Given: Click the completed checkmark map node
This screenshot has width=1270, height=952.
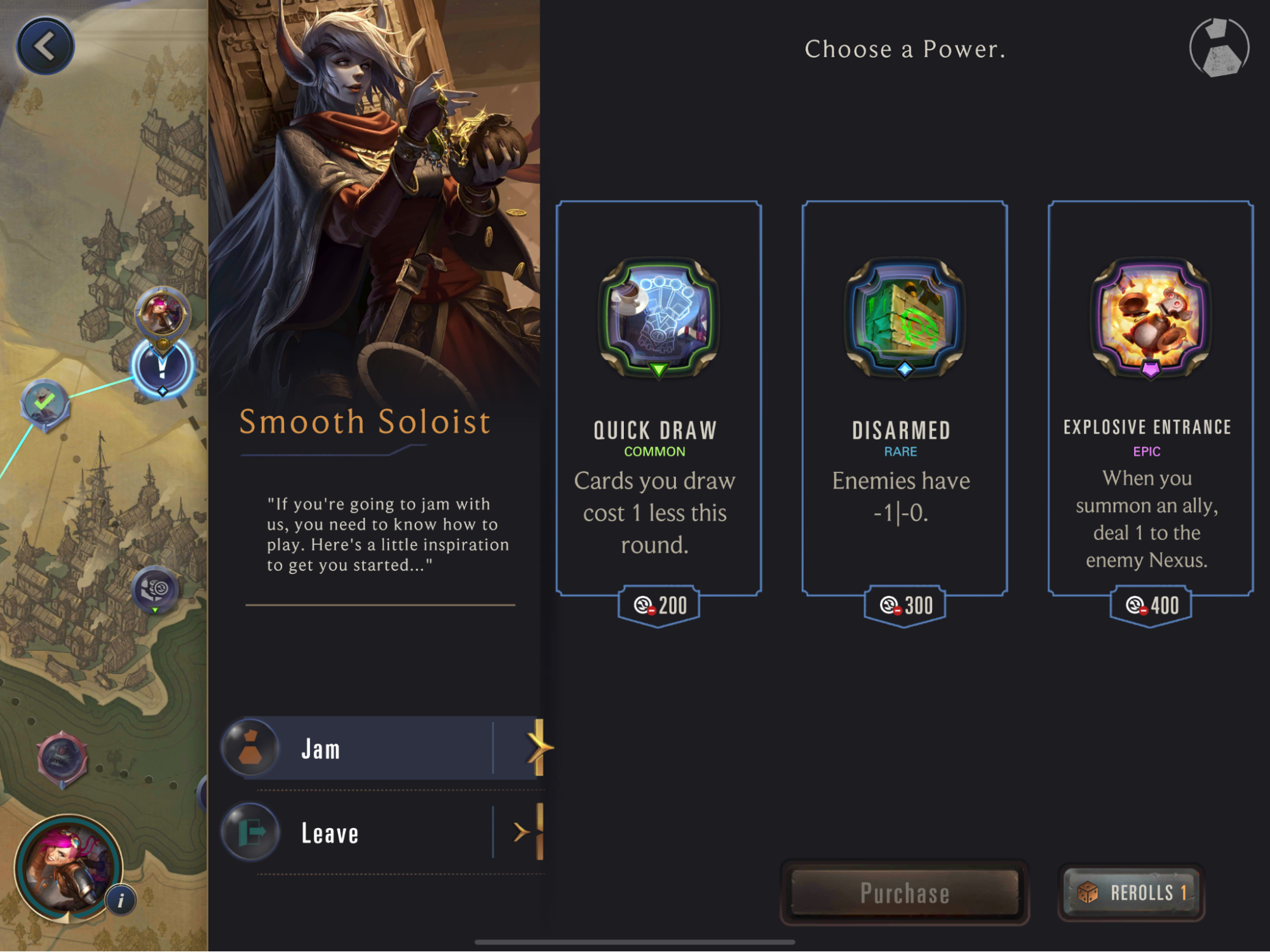Looking at the screenshot, I should pos(44,403).
